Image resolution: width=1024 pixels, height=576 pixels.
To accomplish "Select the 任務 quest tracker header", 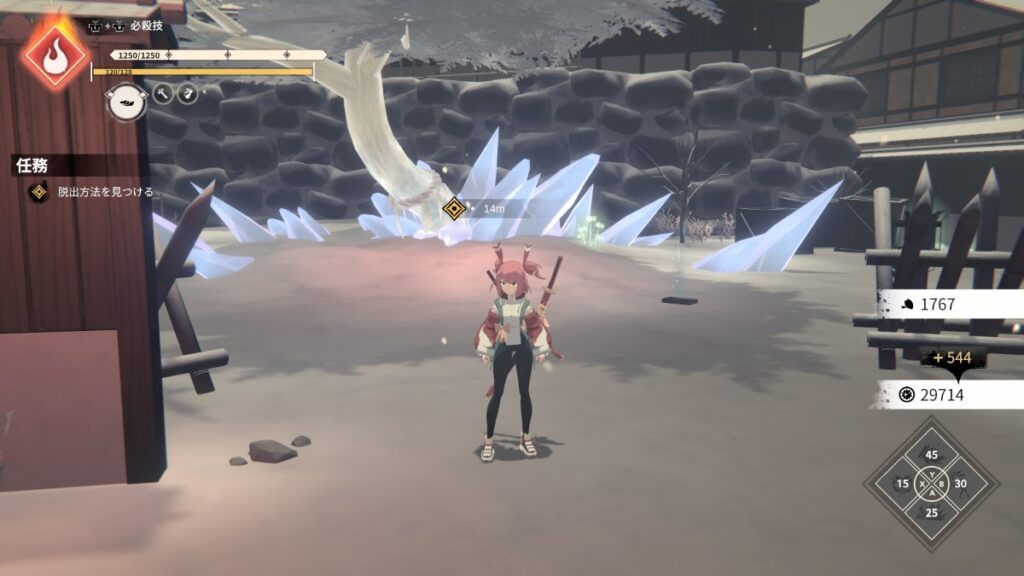I will [32, 166].
